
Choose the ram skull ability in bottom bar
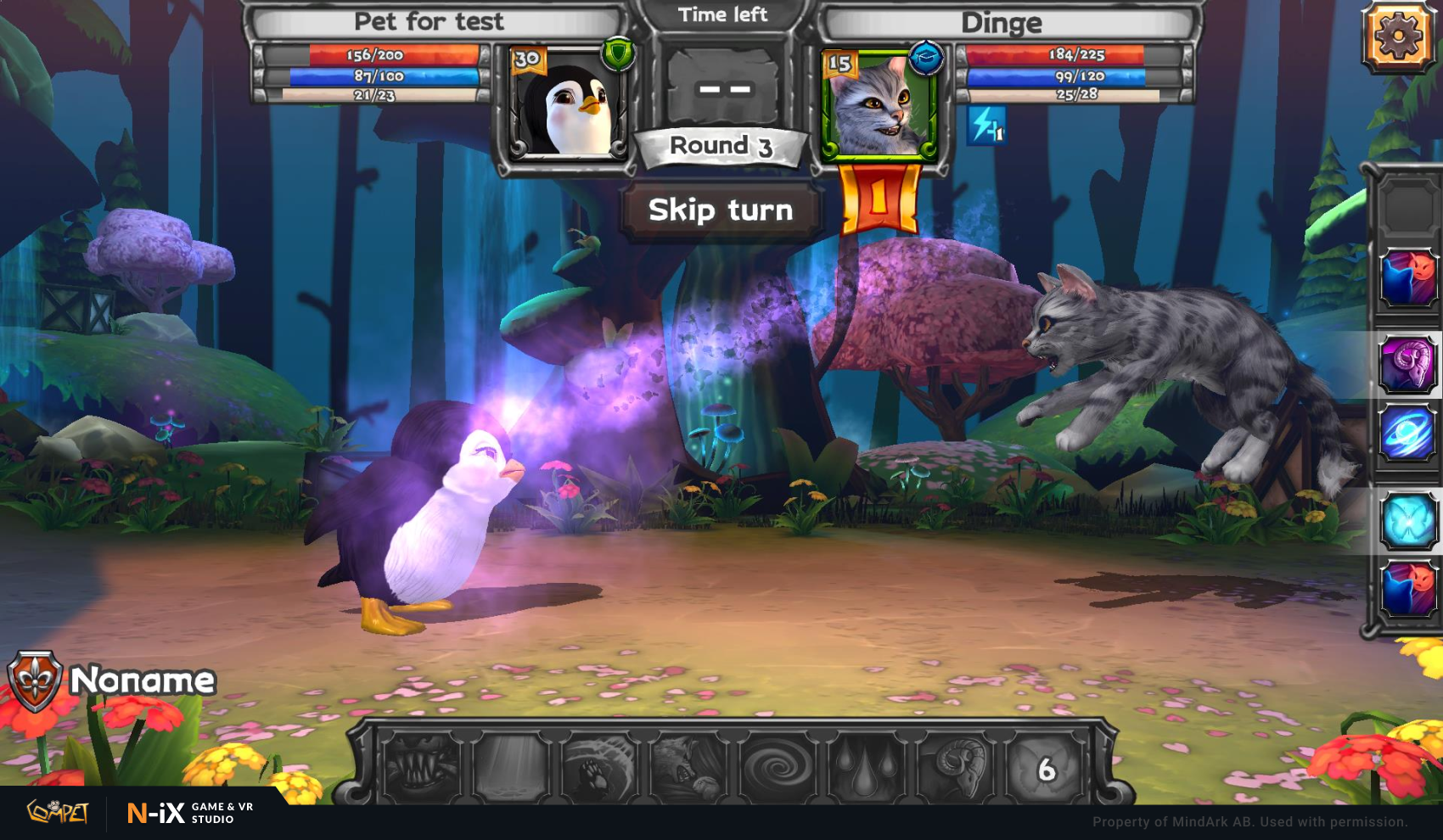pyautogui.click(x=957, y=767)
